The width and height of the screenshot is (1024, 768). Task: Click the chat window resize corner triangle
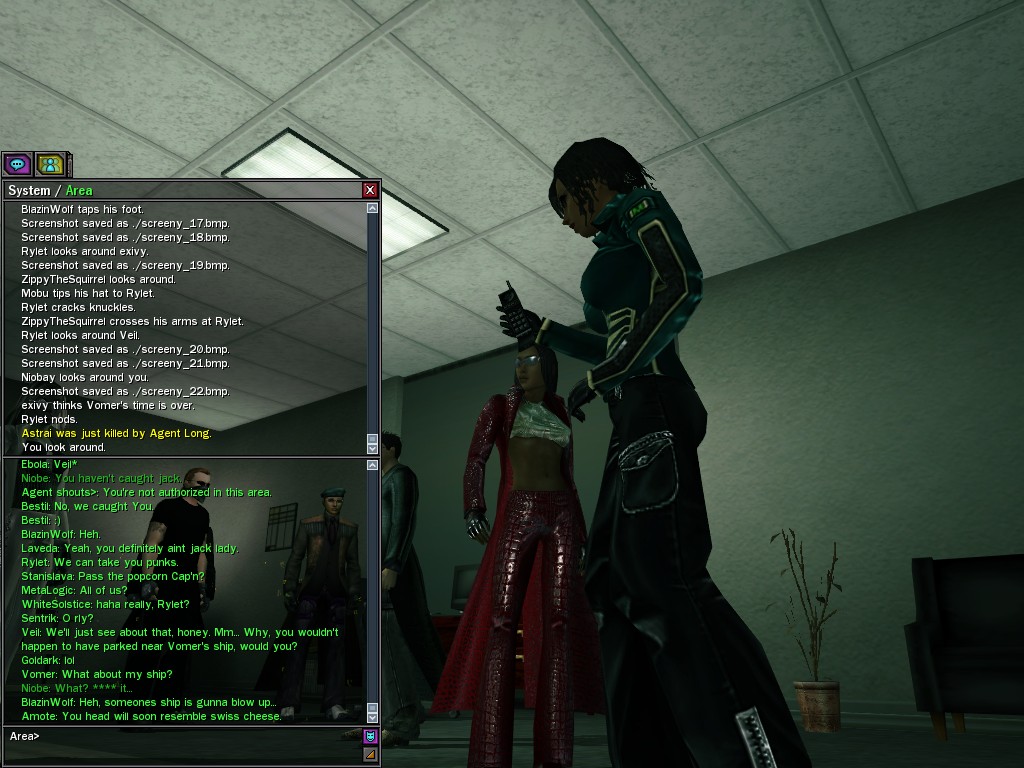(x=370, y=754)
